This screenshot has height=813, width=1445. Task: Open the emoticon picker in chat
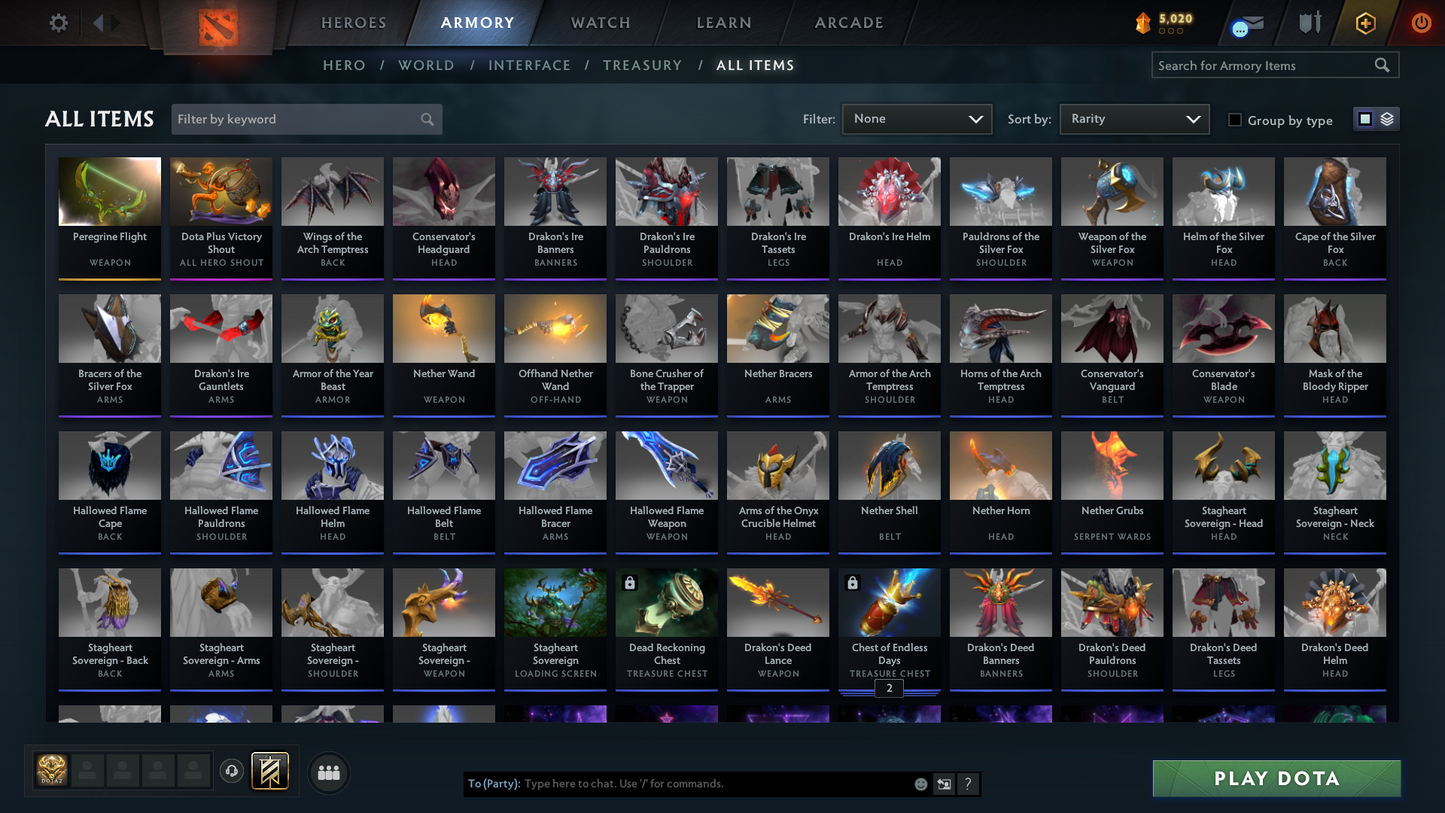tap(920, 784)
